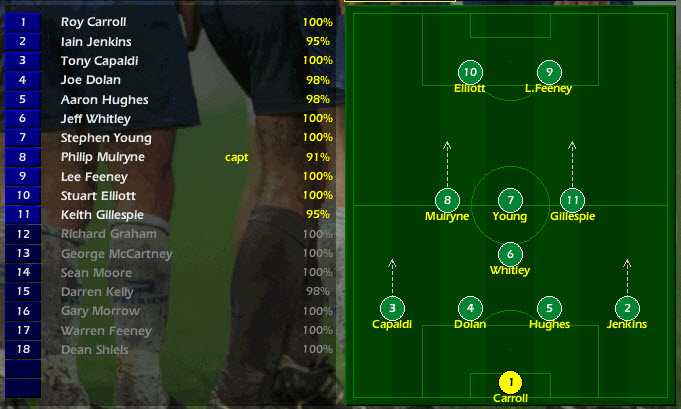The width and height of the screenshot is (681, 409).
Task: Pick substitute Dean Shiels from the list
Action: click(x=94, y=350)
